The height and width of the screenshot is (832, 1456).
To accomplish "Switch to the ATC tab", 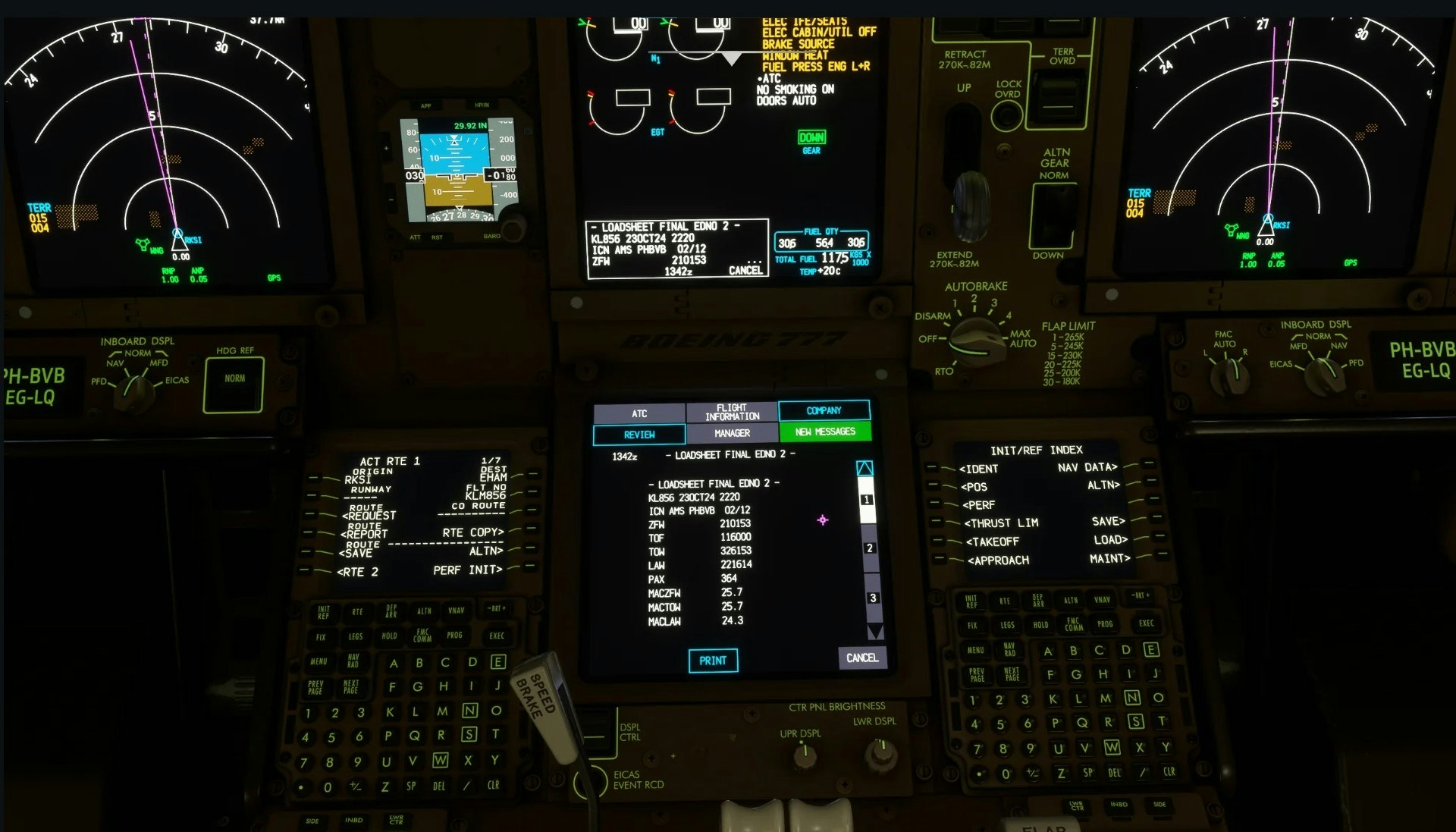I will click(639, 413).
